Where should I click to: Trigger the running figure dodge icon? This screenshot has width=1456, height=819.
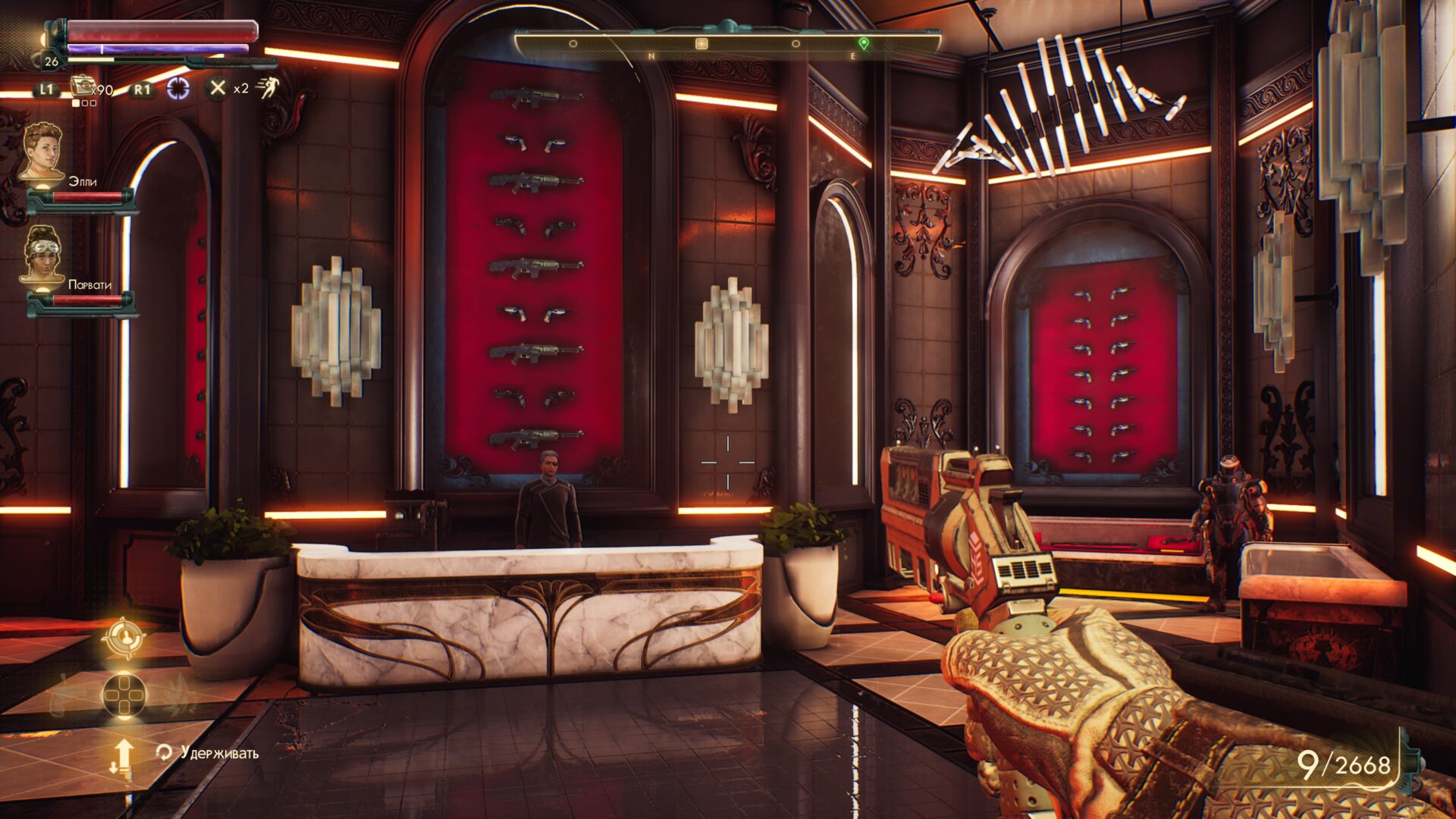[x=267, y=88]
